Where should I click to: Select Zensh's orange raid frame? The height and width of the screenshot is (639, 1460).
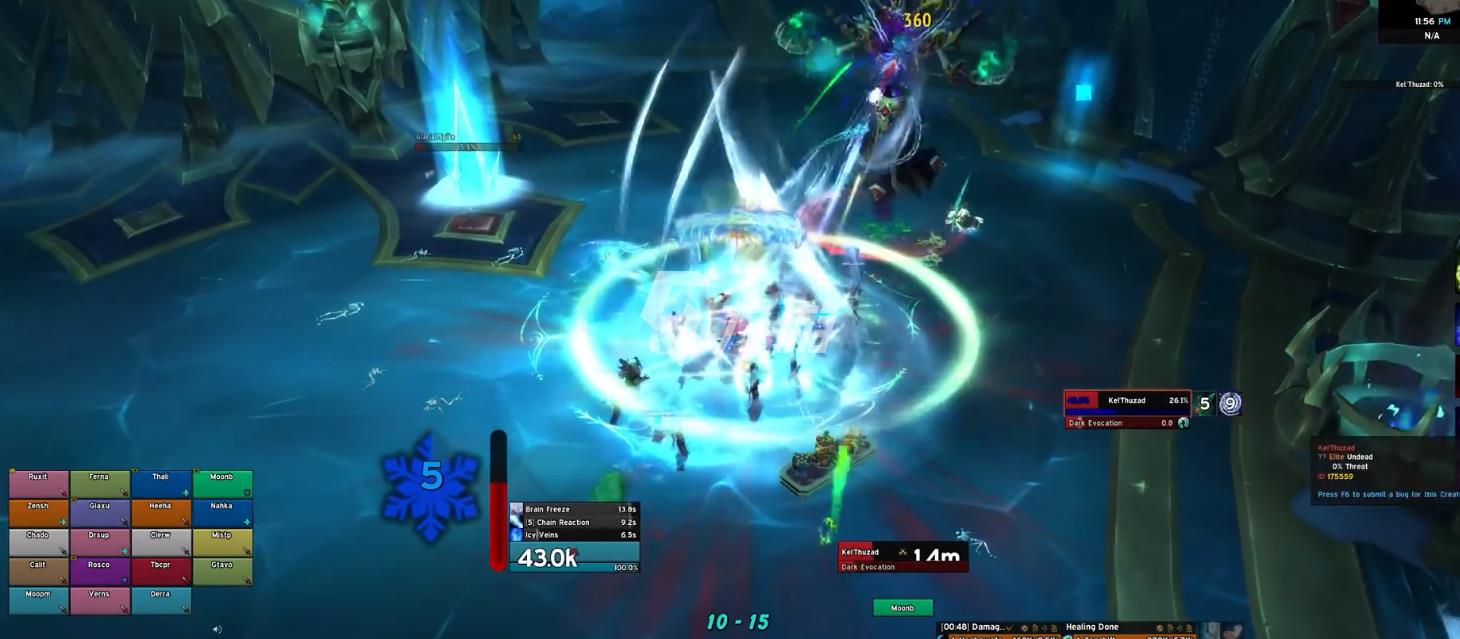click(39, 513)
